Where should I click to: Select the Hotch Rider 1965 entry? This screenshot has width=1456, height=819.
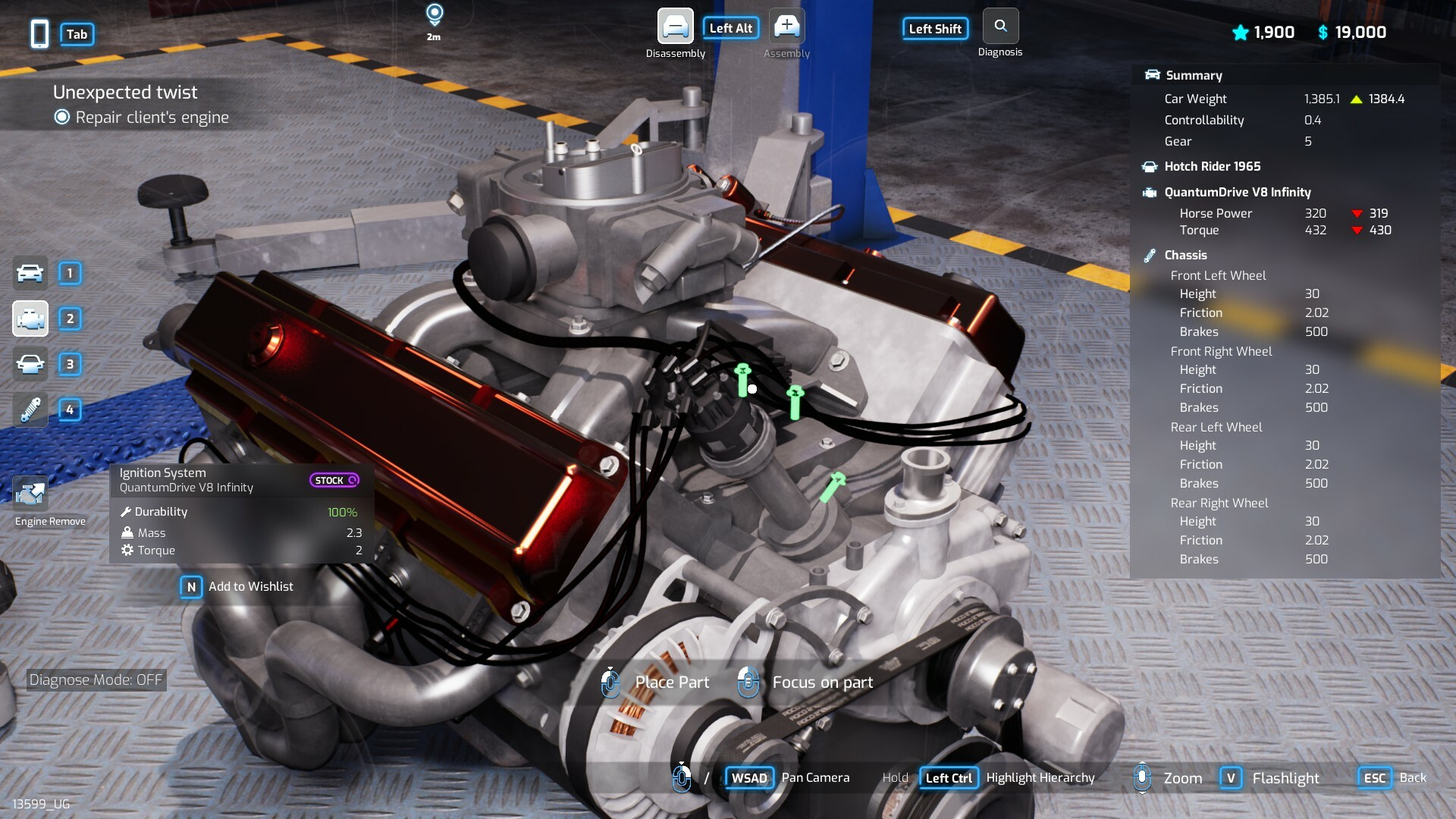pyautogui.click(x=1210, y=166)
